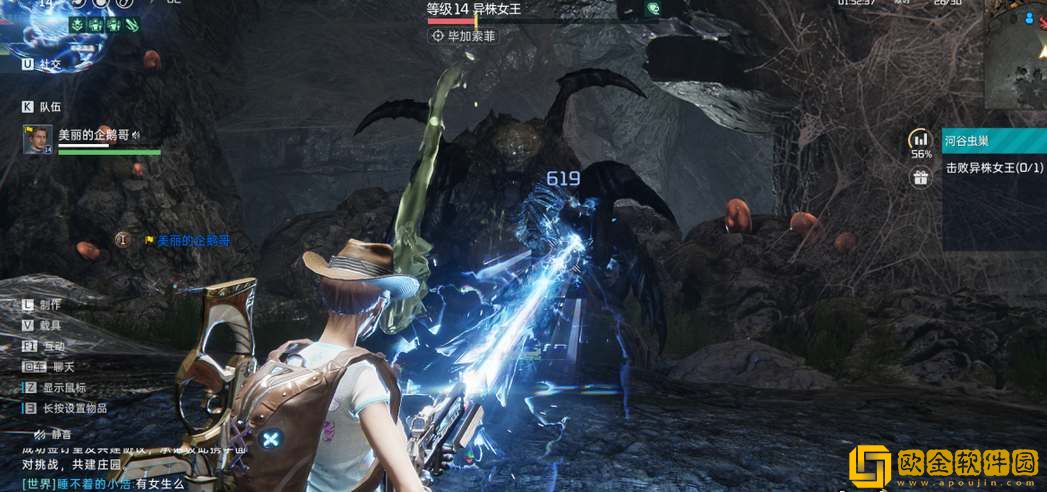Image resolution: width=1047 pixels, height=492 pixels.
Task: Select teammate 美丽的企鹅哥's portrait
Action: pyautogui.click(x=37, y=139)
